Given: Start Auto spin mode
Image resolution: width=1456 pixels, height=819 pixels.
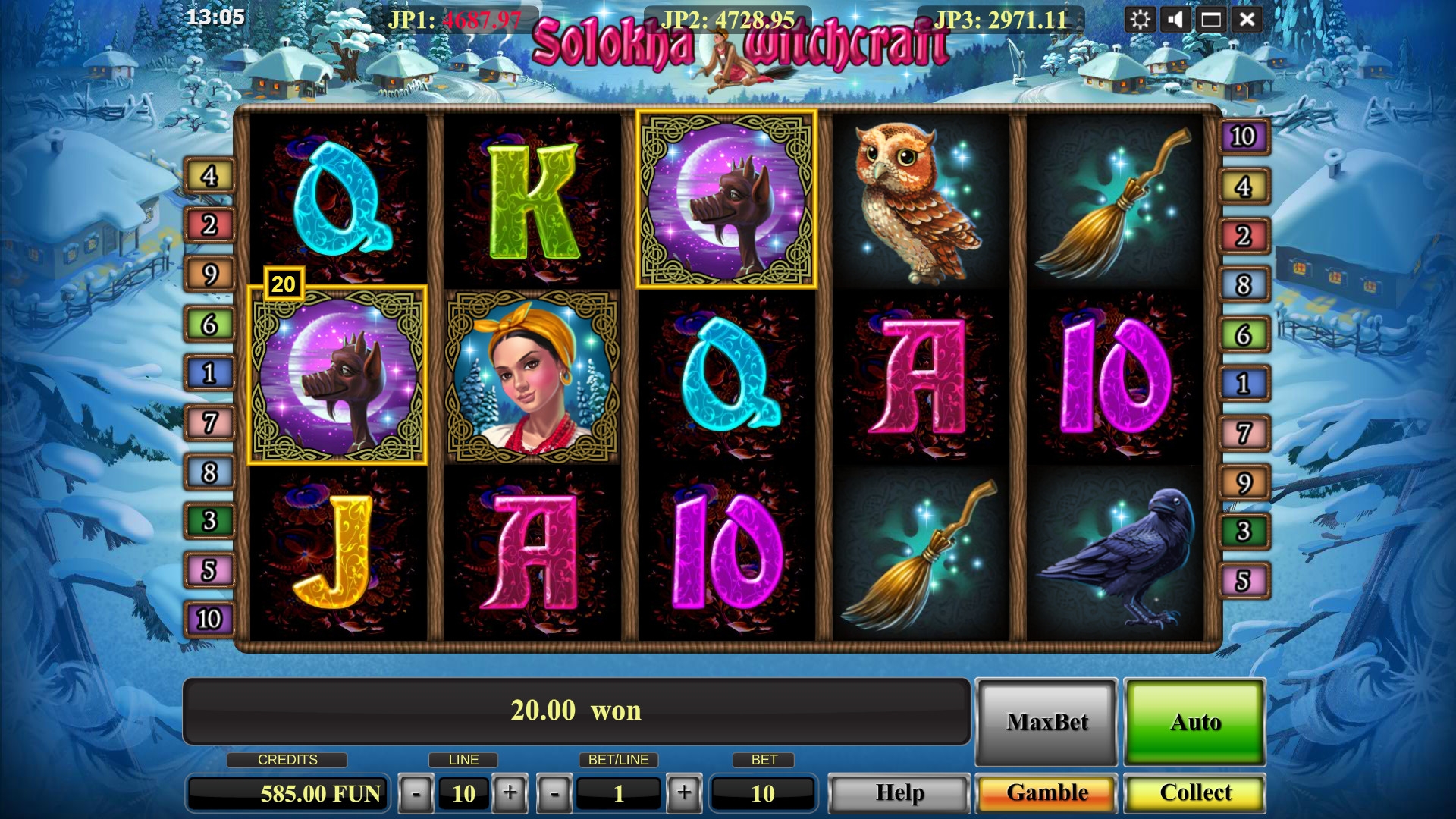Looking at the screenshot, I should click(x=1195, y=722).
